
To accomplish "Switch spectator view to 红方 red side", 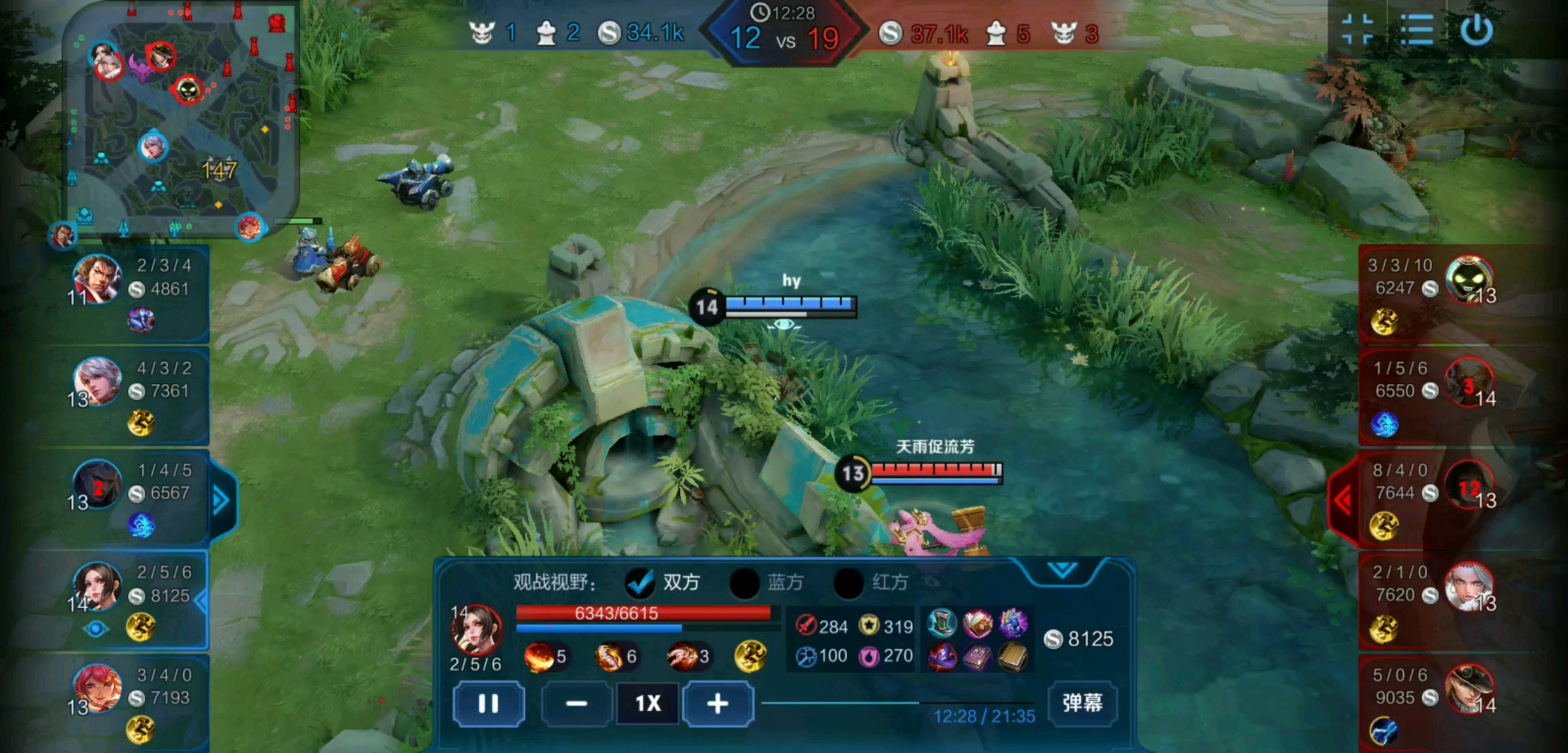I will click(849, 583).
